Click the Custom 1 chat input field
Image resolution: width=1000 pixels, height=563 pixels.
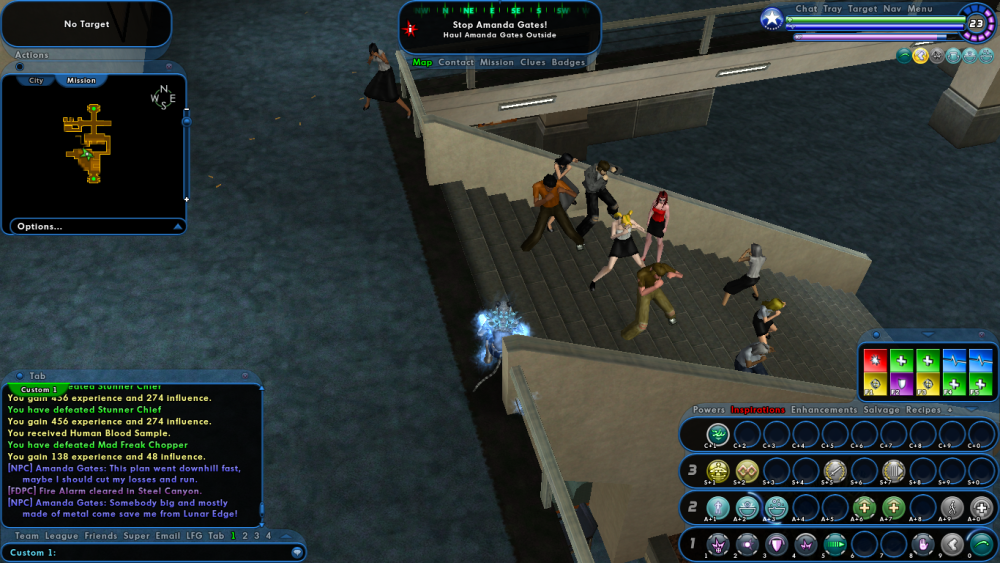[150, 552]
